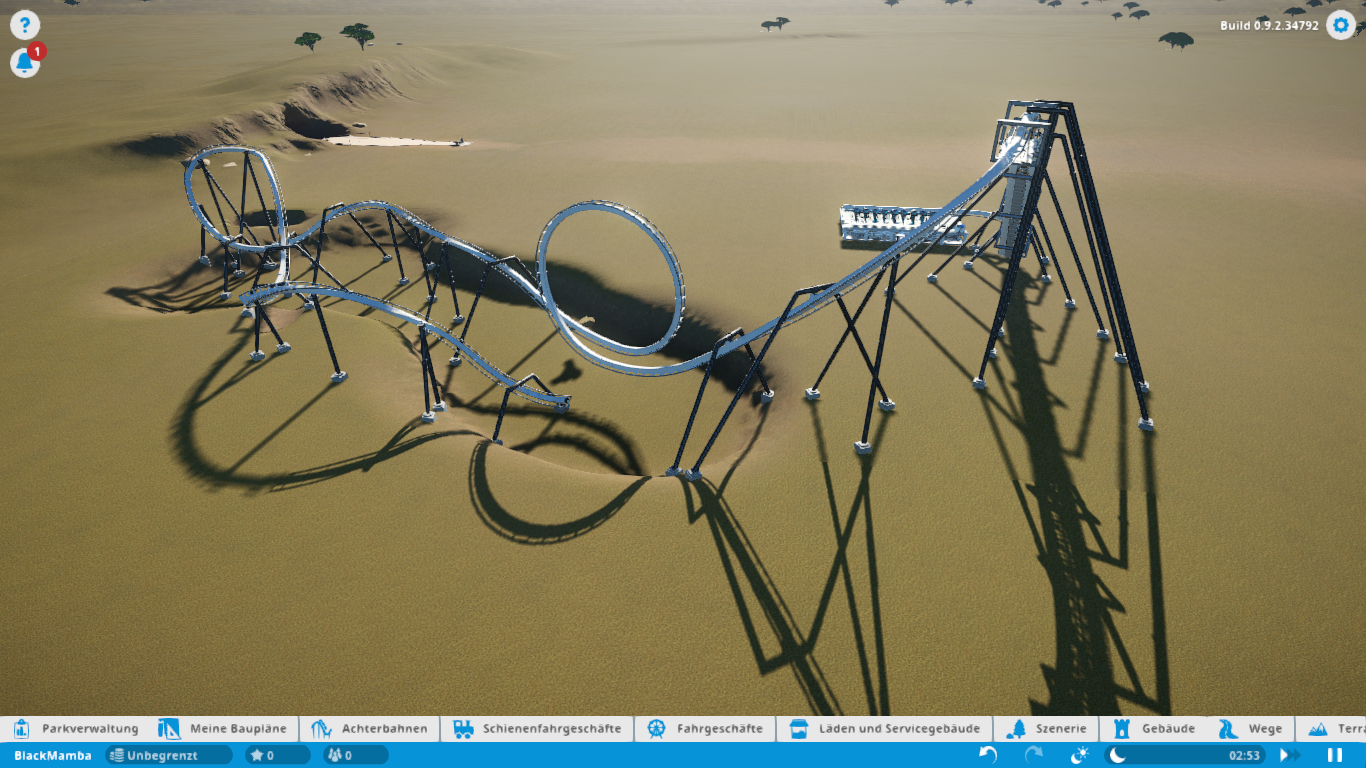The image size is (1366, 768).
Task: Click the Unbegrenzt money display
Action: tap(168, 756)
